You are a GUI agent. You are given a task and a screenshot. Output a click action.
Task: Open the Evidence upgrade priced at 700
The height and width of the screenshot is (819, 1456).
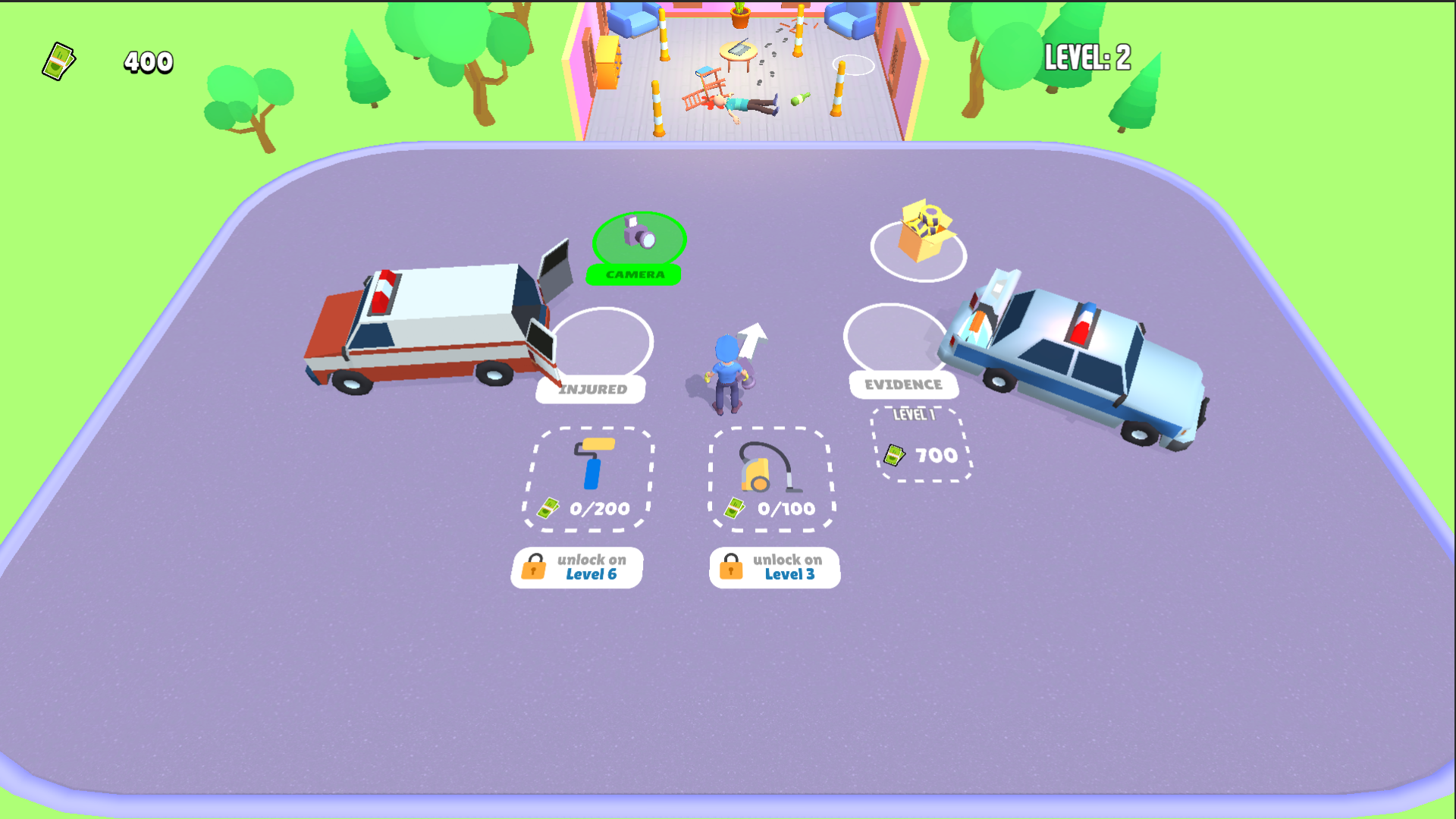click(x=921, y=444)
